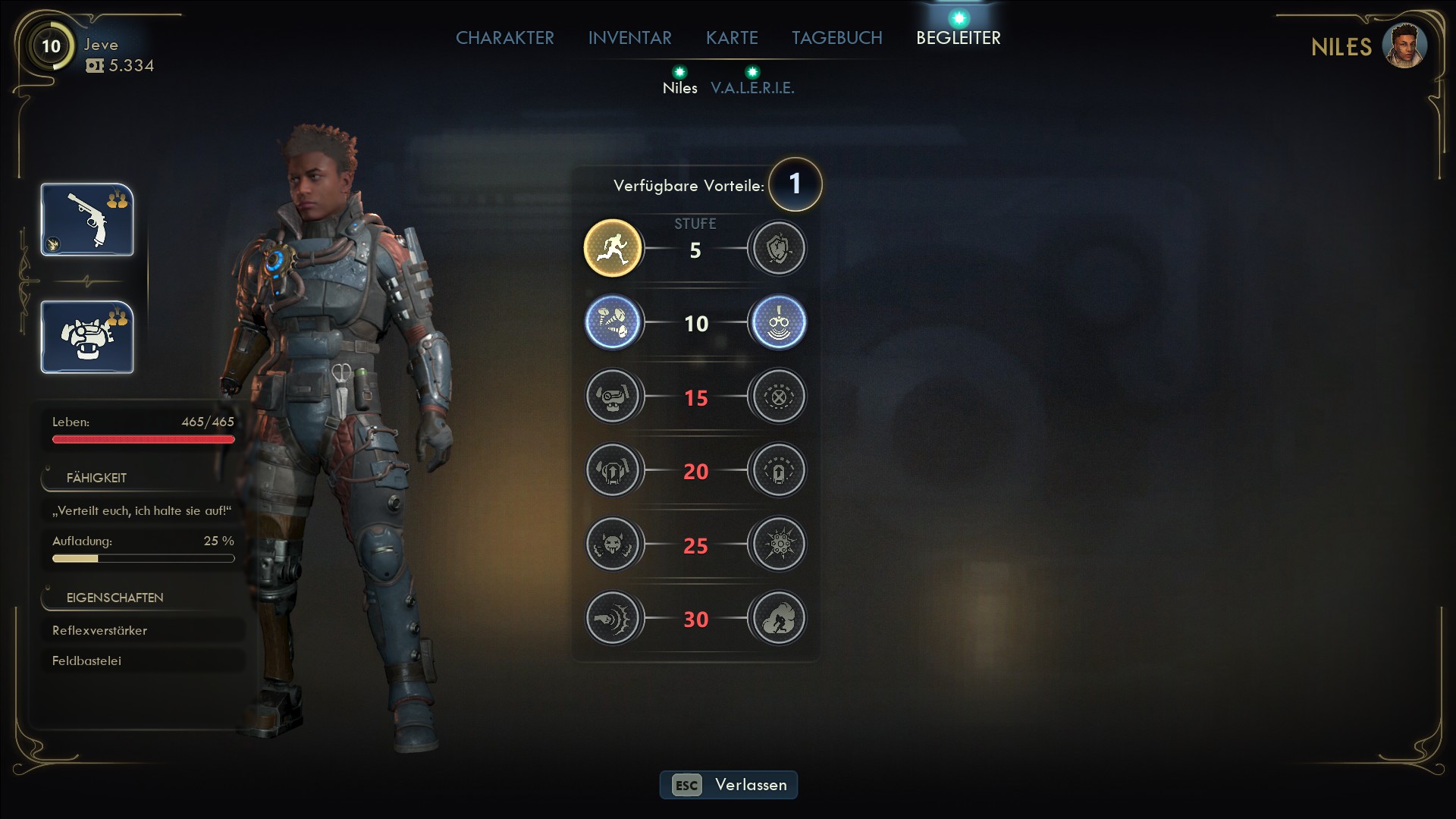1456x819 pixels.
Task: Select the Niles companion sub-tab
Action: point(679,88)
